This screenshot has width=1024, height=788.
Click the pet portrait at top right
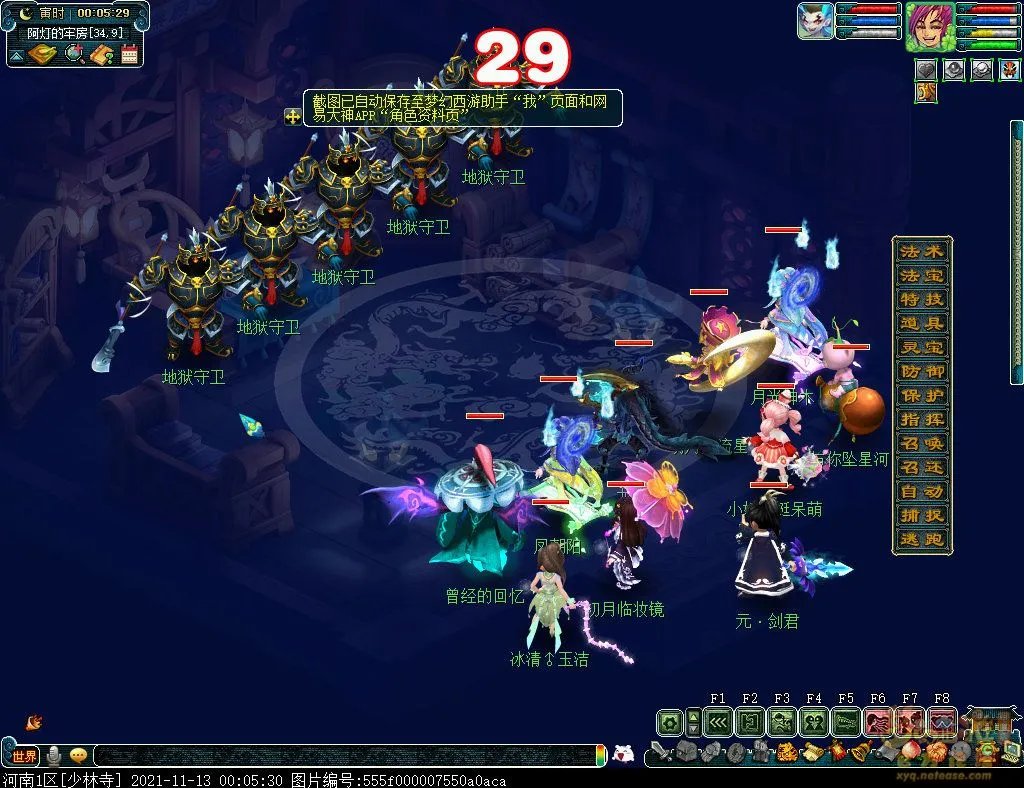(x=815, y=22)
